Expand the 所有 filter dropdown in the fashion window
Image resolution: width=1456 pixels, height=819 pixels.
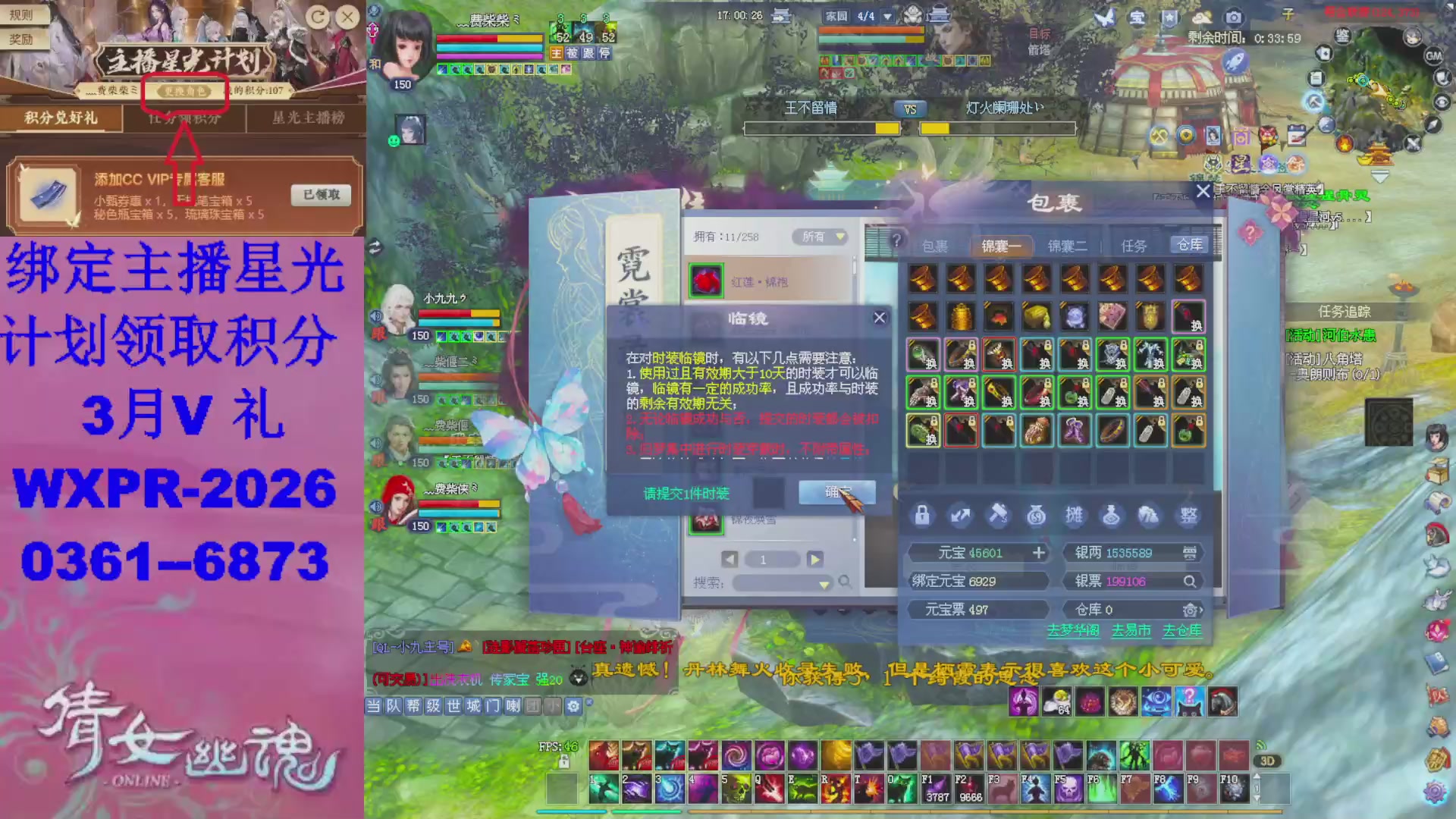[821, 237]
